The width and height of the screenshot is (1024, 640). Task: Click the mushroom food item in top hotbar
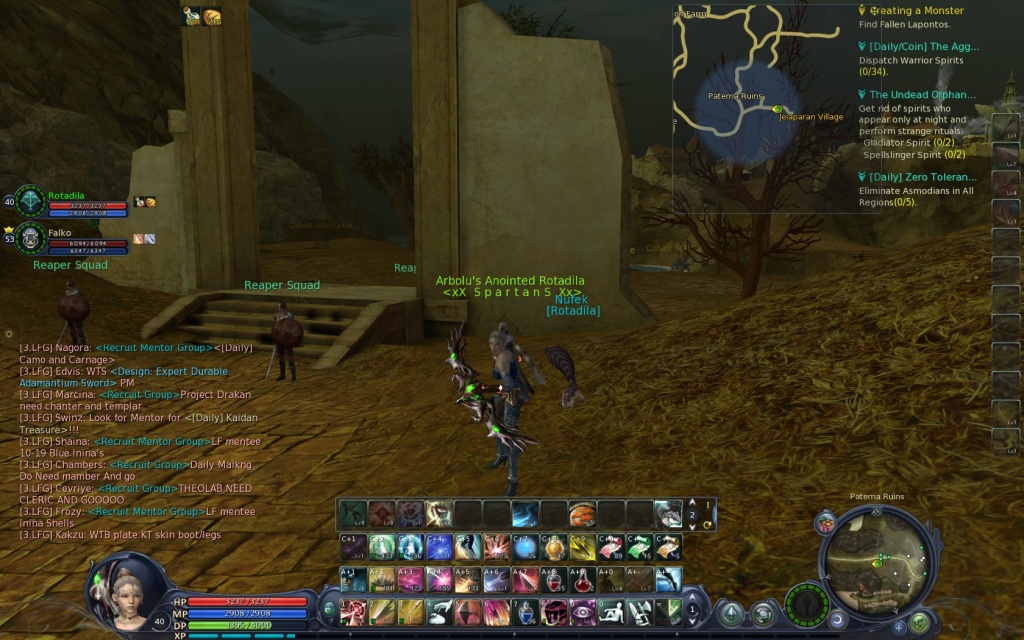583,514
